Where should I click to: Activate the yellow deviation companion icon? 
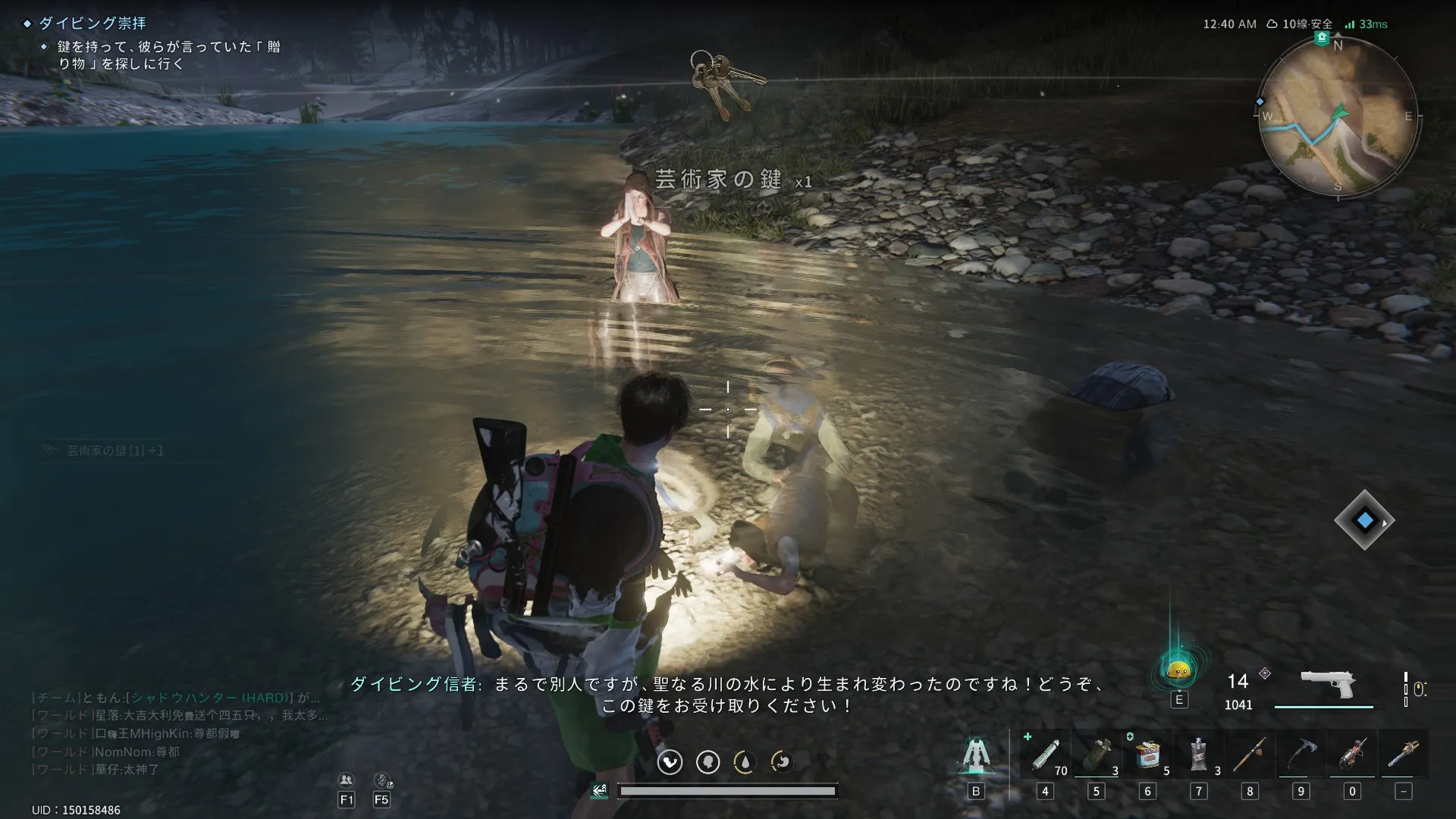tap(1178, 670)
